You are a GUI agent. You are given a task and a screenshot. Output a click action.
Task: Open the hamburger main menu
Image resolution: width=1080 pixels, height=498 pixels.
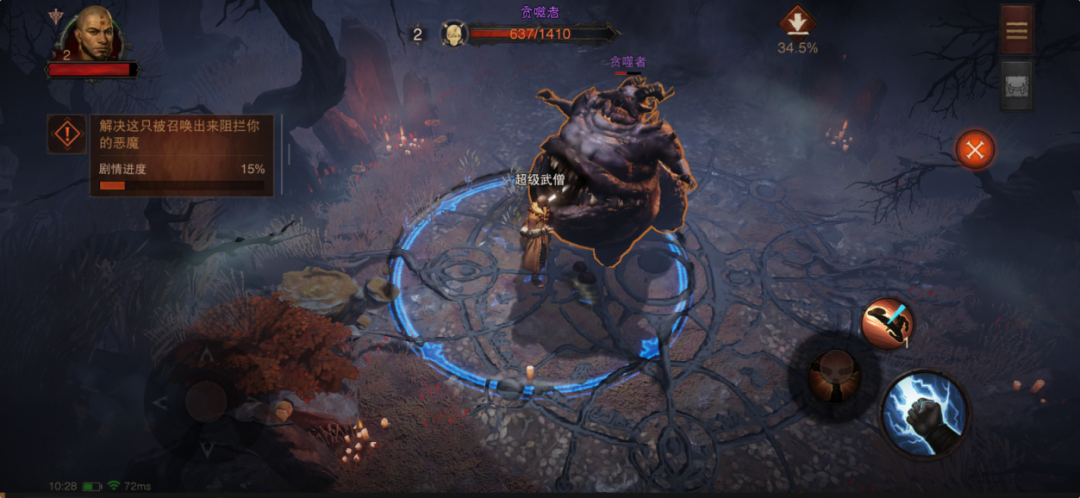click(1016, 30)
